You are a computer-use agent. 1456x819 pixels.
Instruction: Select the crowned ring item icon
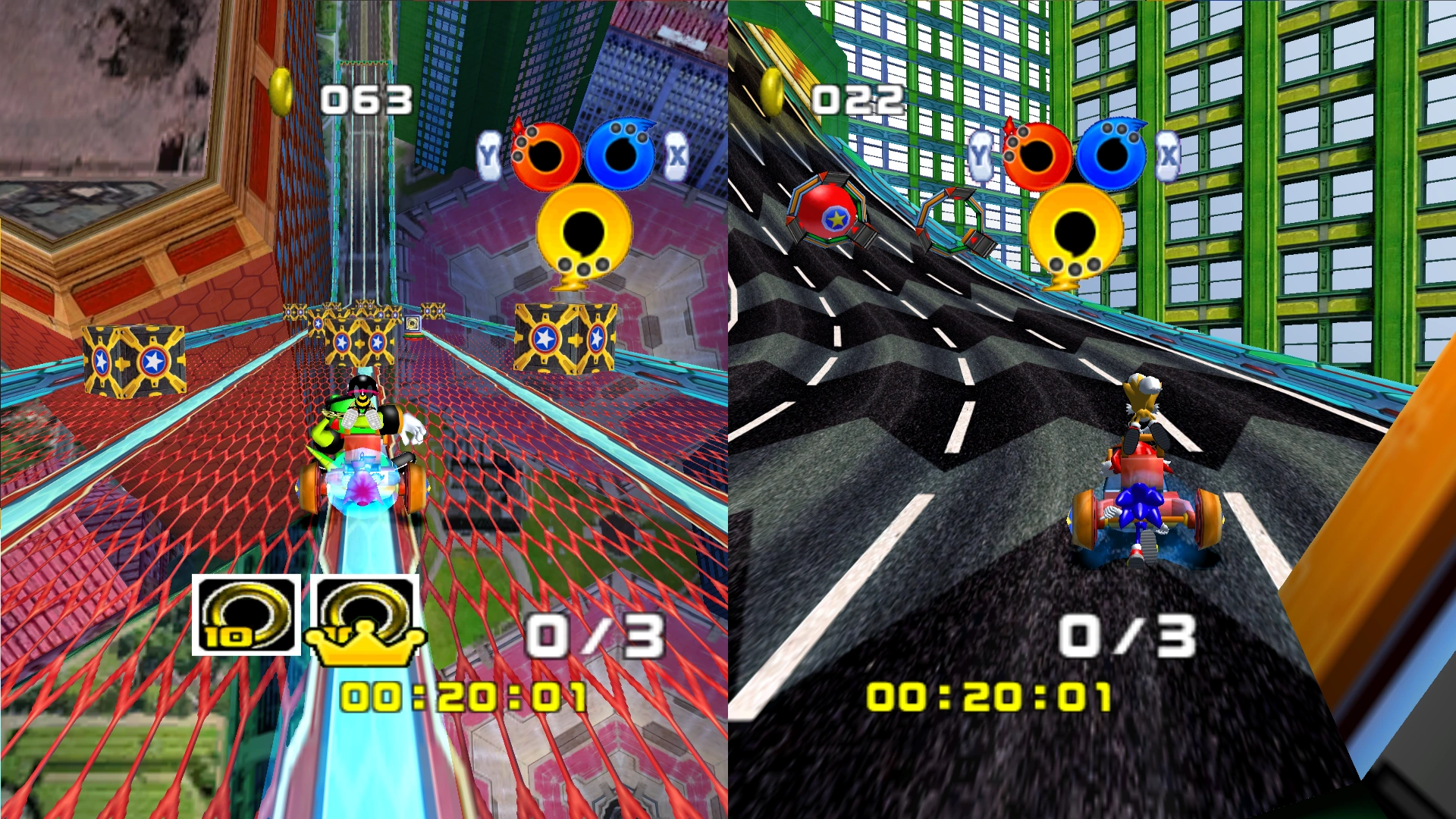[x=365, y=617]
